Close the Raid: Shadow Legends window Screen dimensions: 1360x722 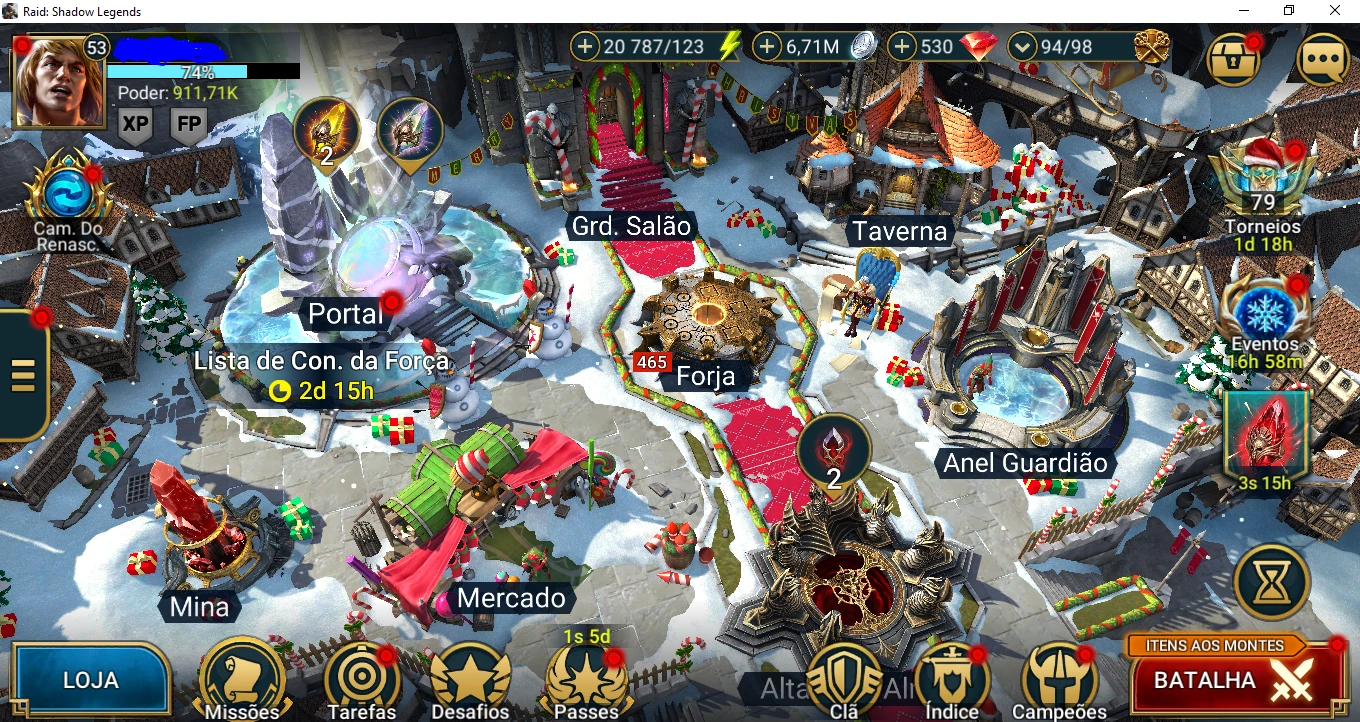point(1335,11)
